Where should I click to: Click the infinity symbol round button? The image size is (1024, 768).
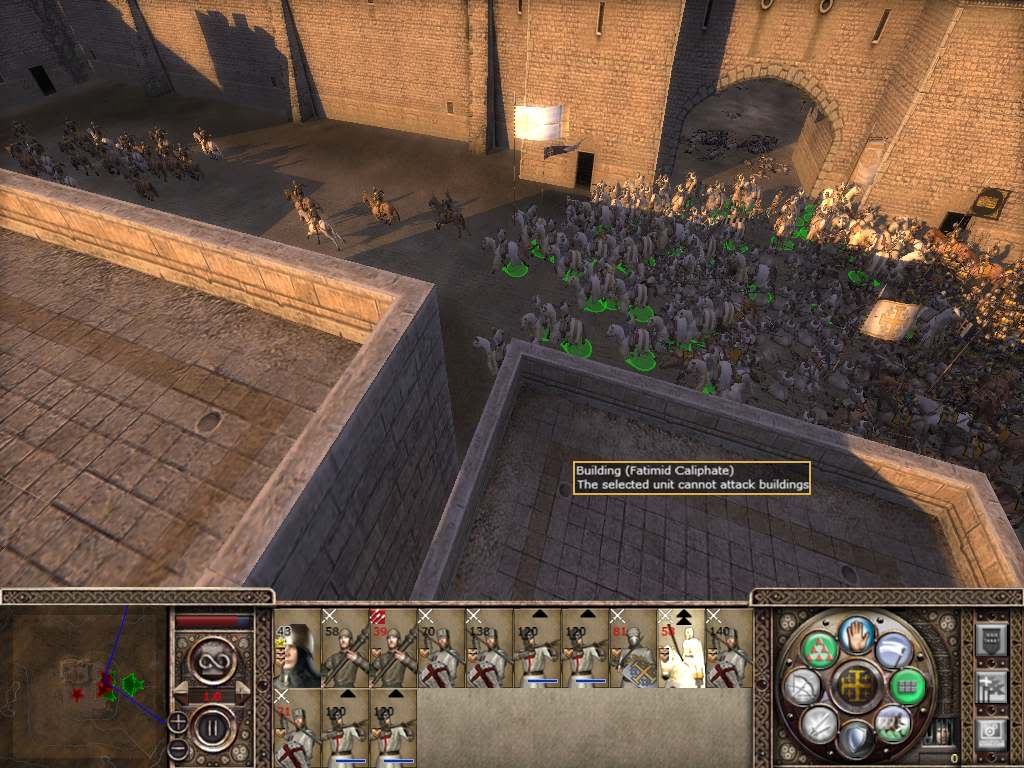coord(214,661)
